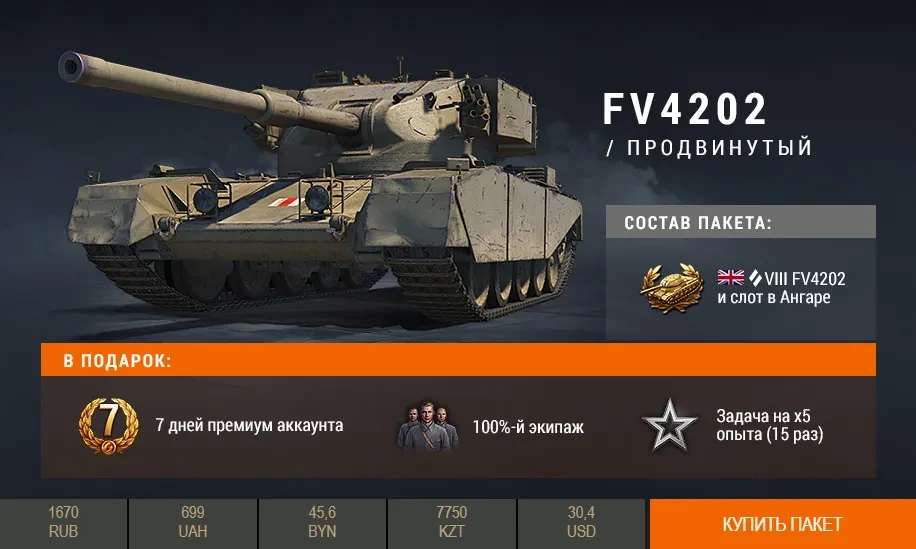Screen dimensions: 916x549
Task: Choose the 30,4 USD price option
Action: tap(581, 523)
